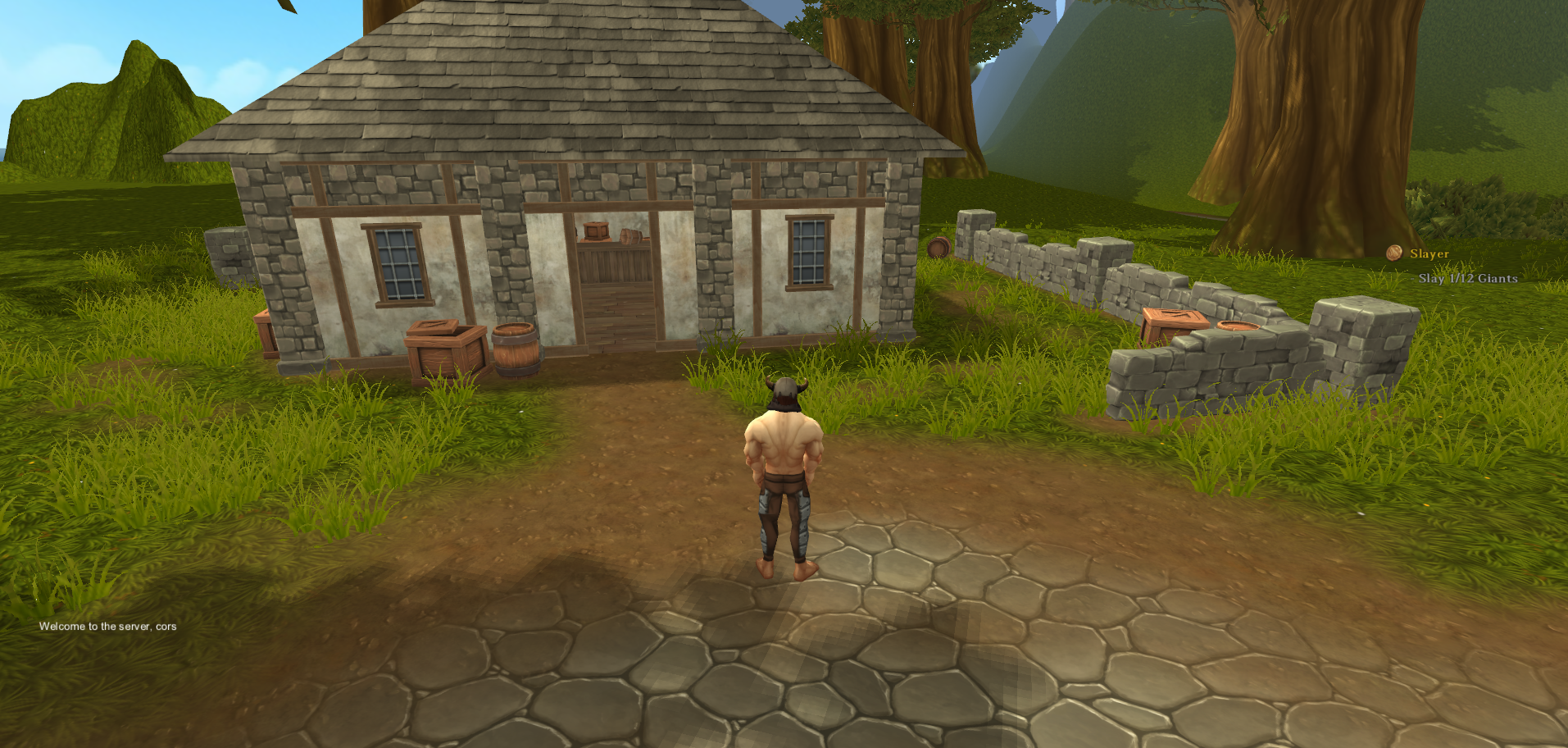Click the round Slayer quest icon

[x=1393, y=253]
